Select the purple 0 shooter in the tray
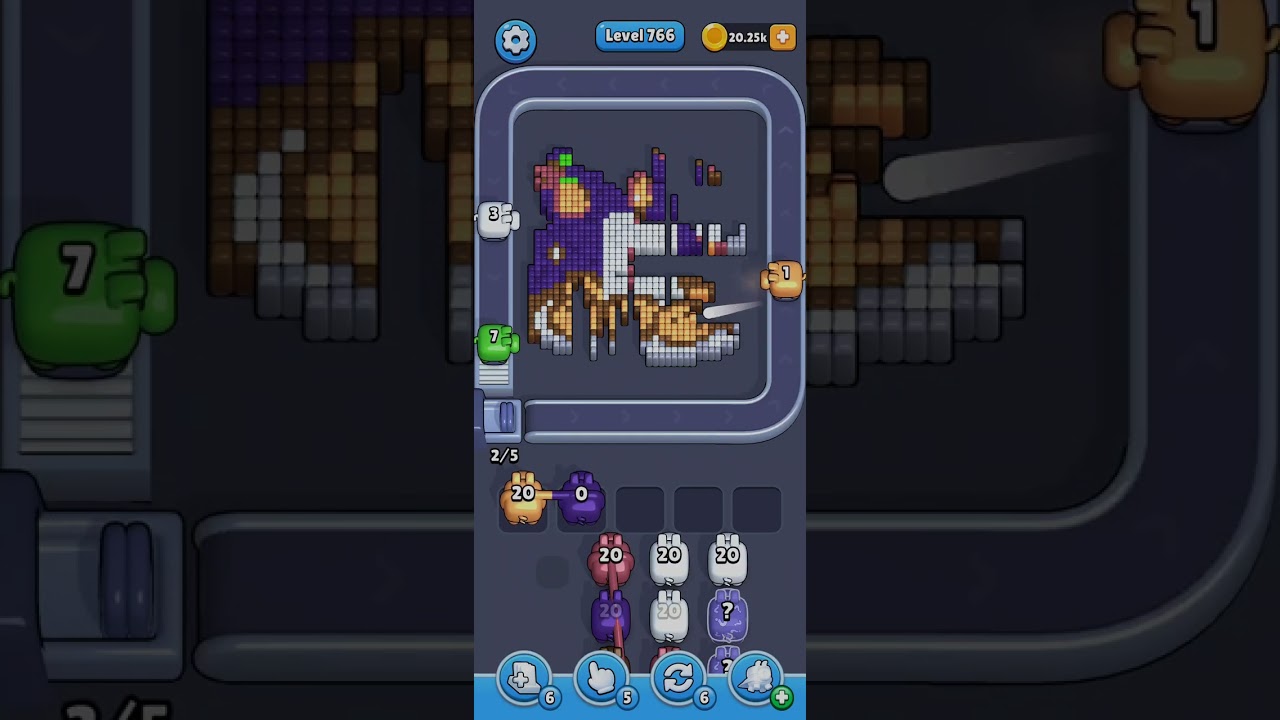This screenshot has width=1280, height=720. tap(581, 498)
